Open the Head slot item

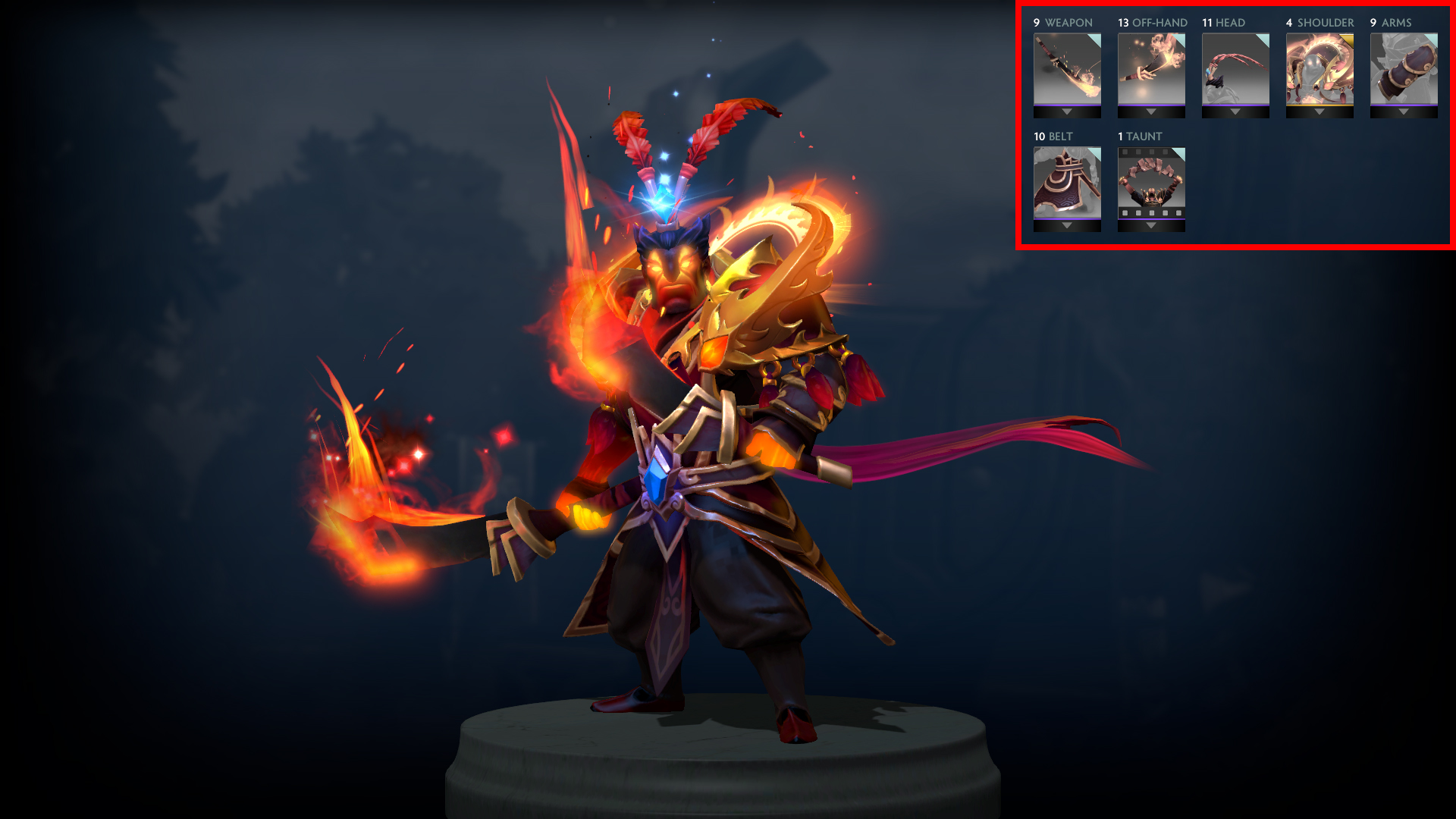point(1235,69)
